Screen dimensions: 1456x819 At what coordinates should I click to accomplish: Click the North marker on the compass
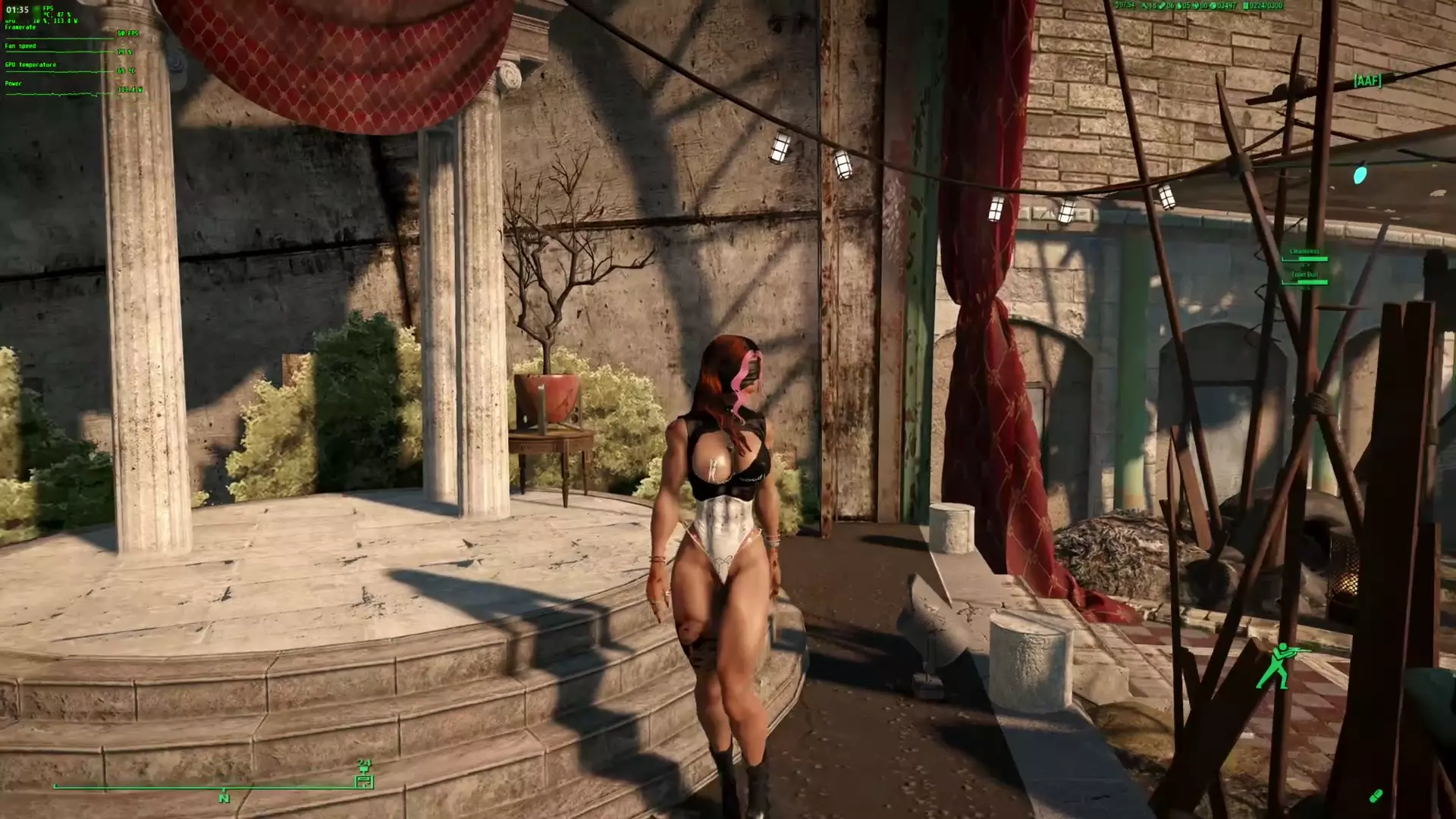pos(224,798)
